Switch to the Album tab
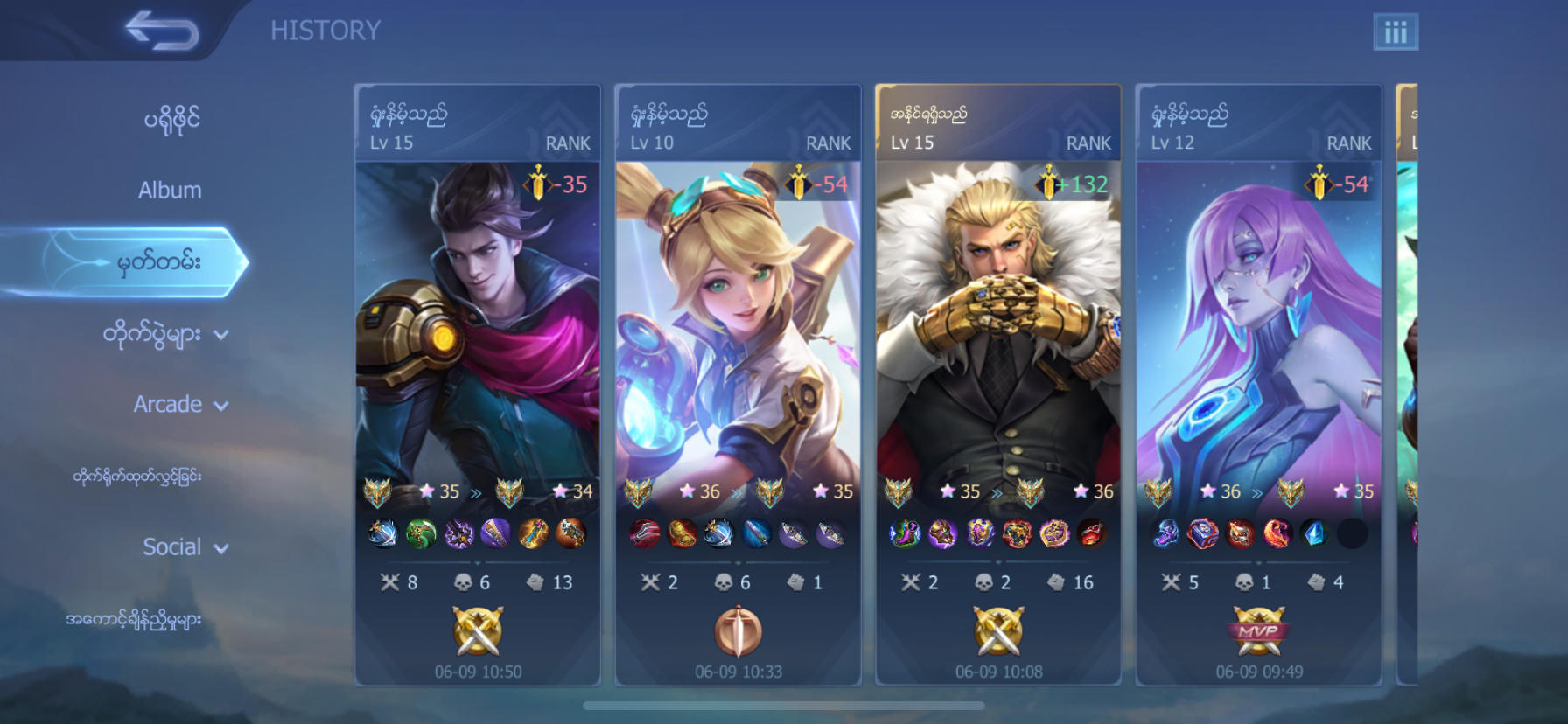This screenshot has height=724, width=1568. (170, 190)
